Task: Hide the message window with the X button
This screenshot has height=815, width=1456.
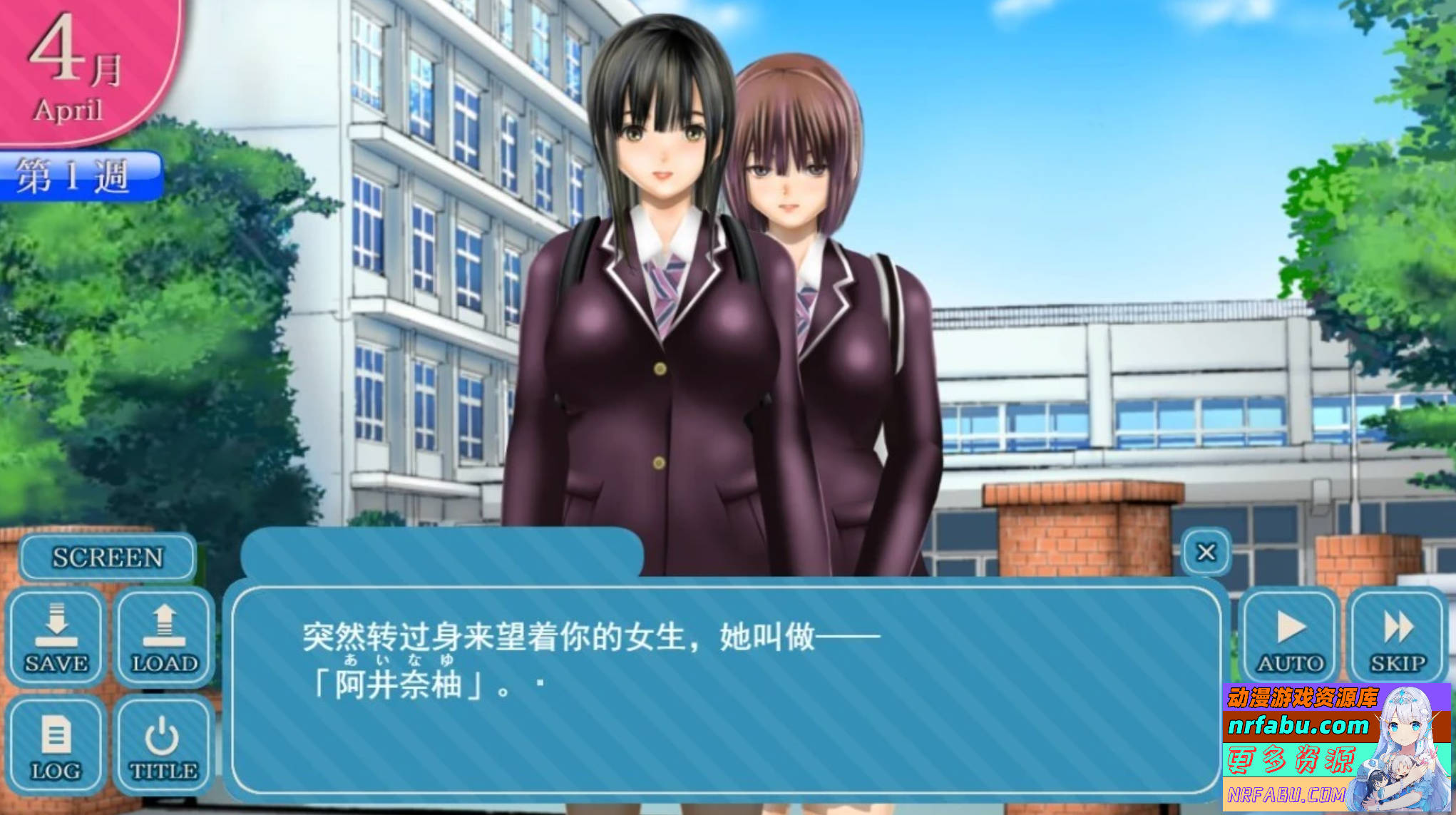Action: pyautogui.click(x=1205, y=551)
